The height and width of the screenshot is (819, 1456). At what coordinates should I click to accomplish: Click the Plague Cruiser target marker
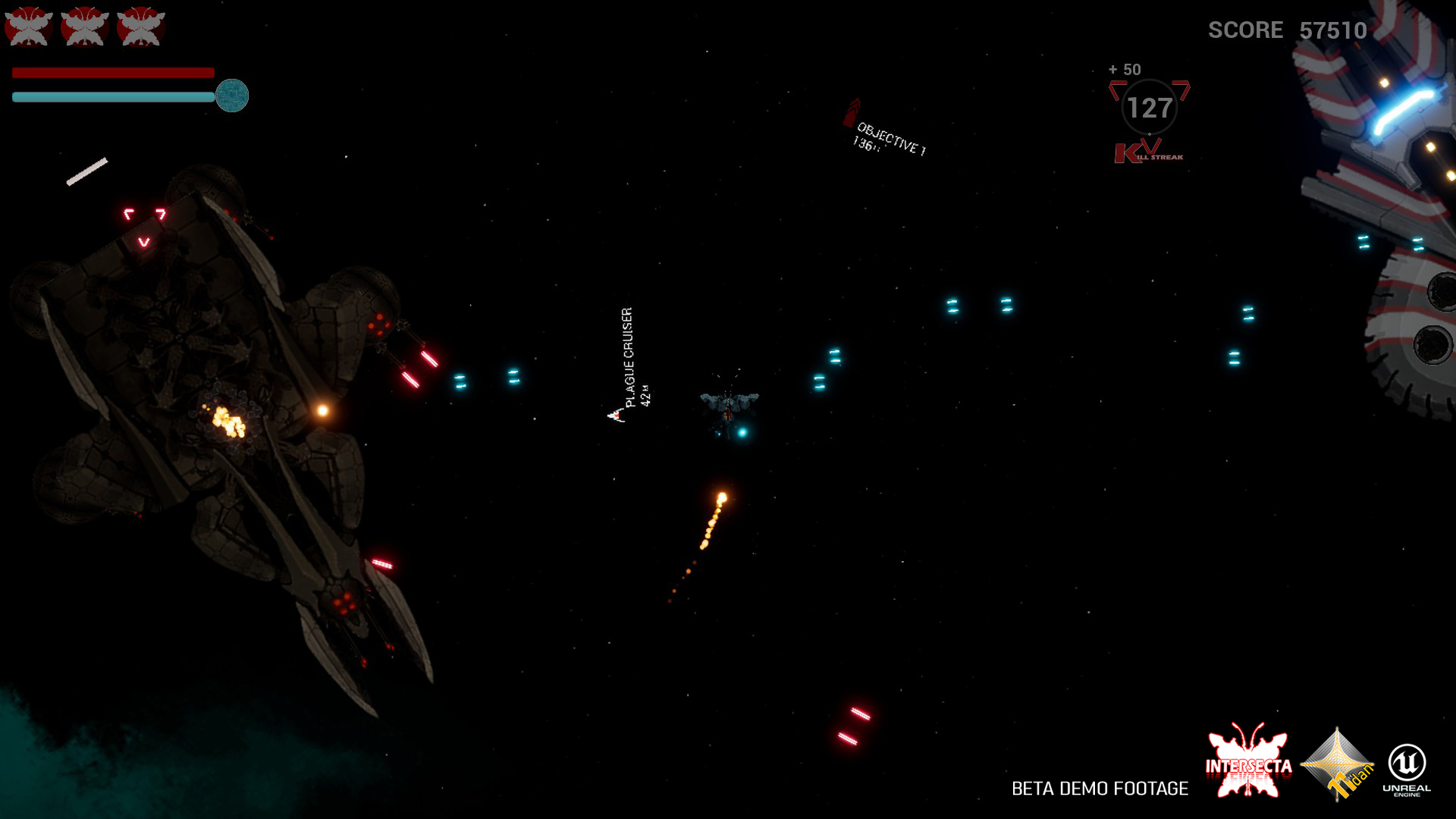coord(616,415)
